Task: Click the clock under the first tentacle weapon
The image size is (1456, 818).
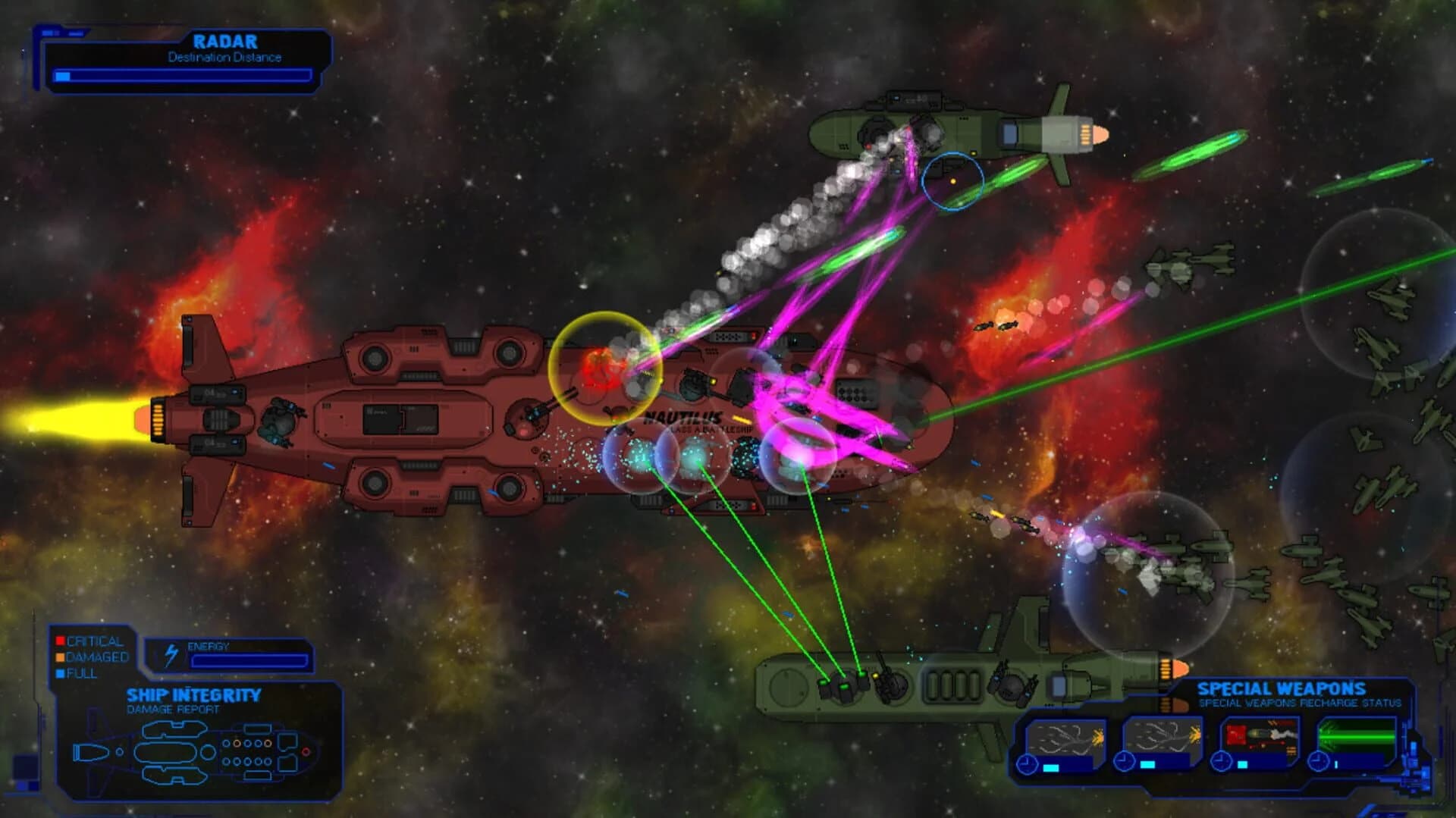Action: [1027, 766]
